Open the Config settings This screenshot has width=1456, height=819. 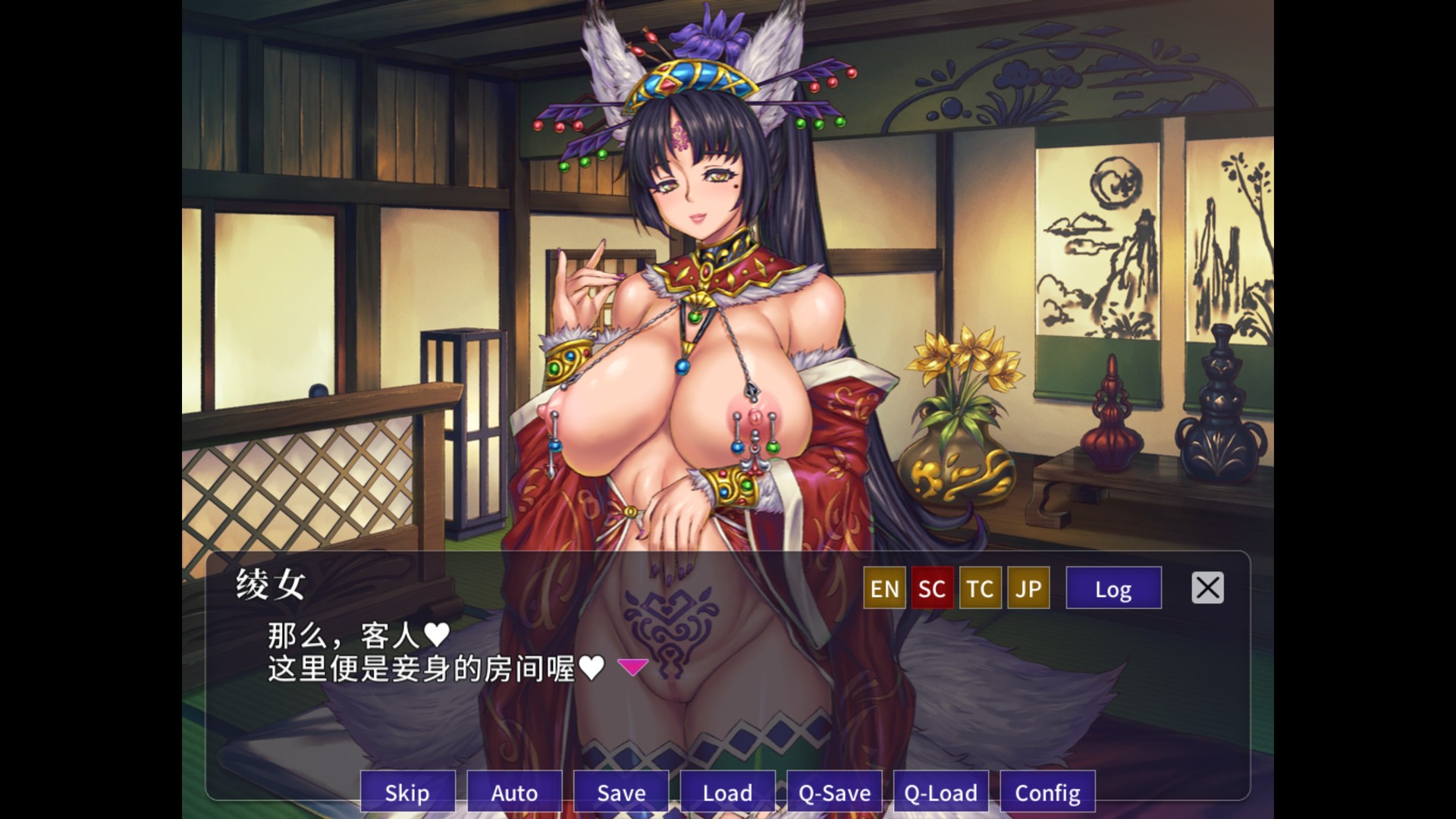1048,792
